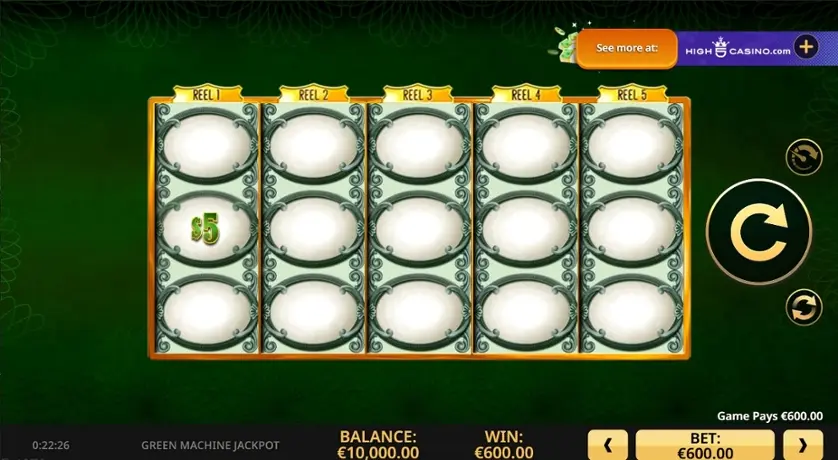Screen dimensions: 838x460
Task: Decrease the bet with the left arrow
Action: click(609, 444)
